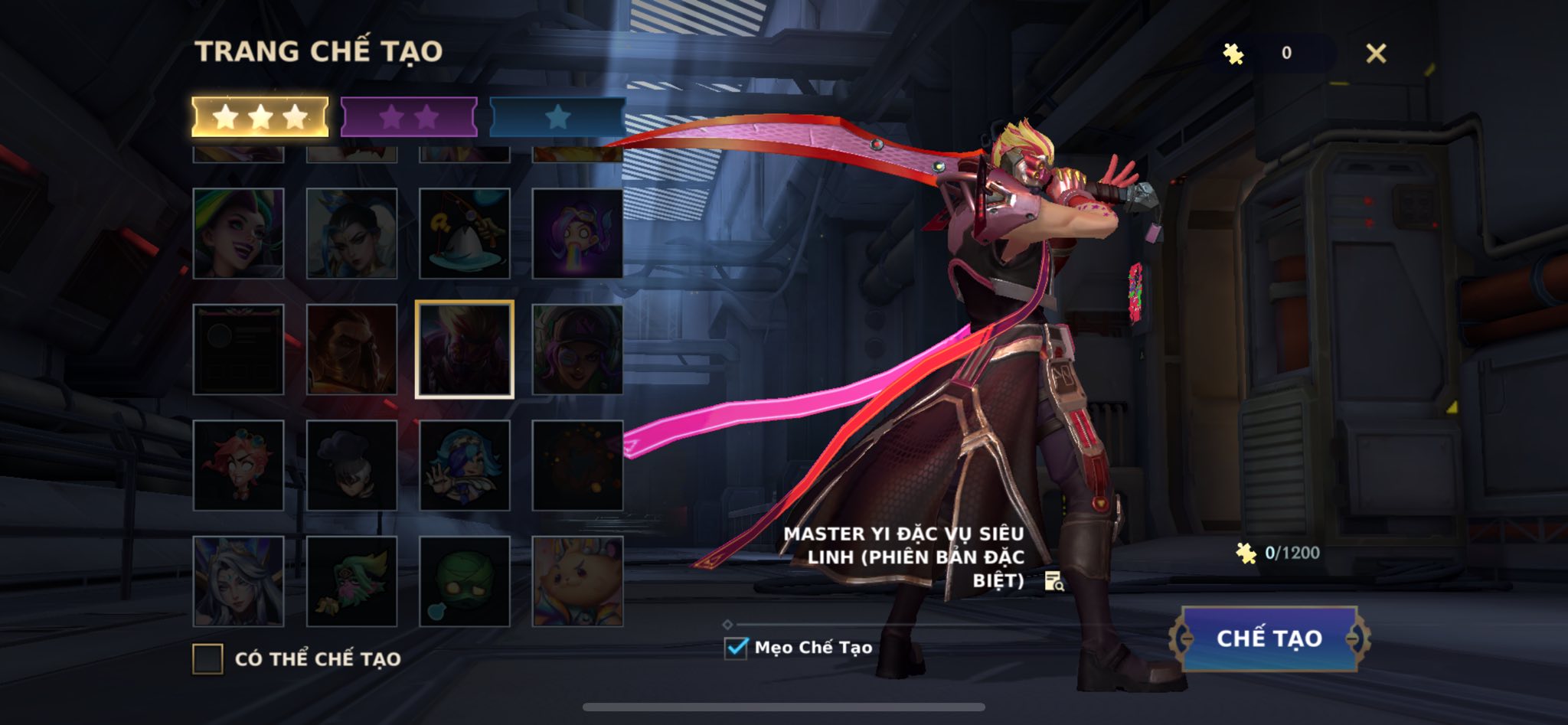Screen dimensions: 1568x725
Task: Uncheck the Mẹo Chế Tạo checkbox
Action: click(736, 648)
